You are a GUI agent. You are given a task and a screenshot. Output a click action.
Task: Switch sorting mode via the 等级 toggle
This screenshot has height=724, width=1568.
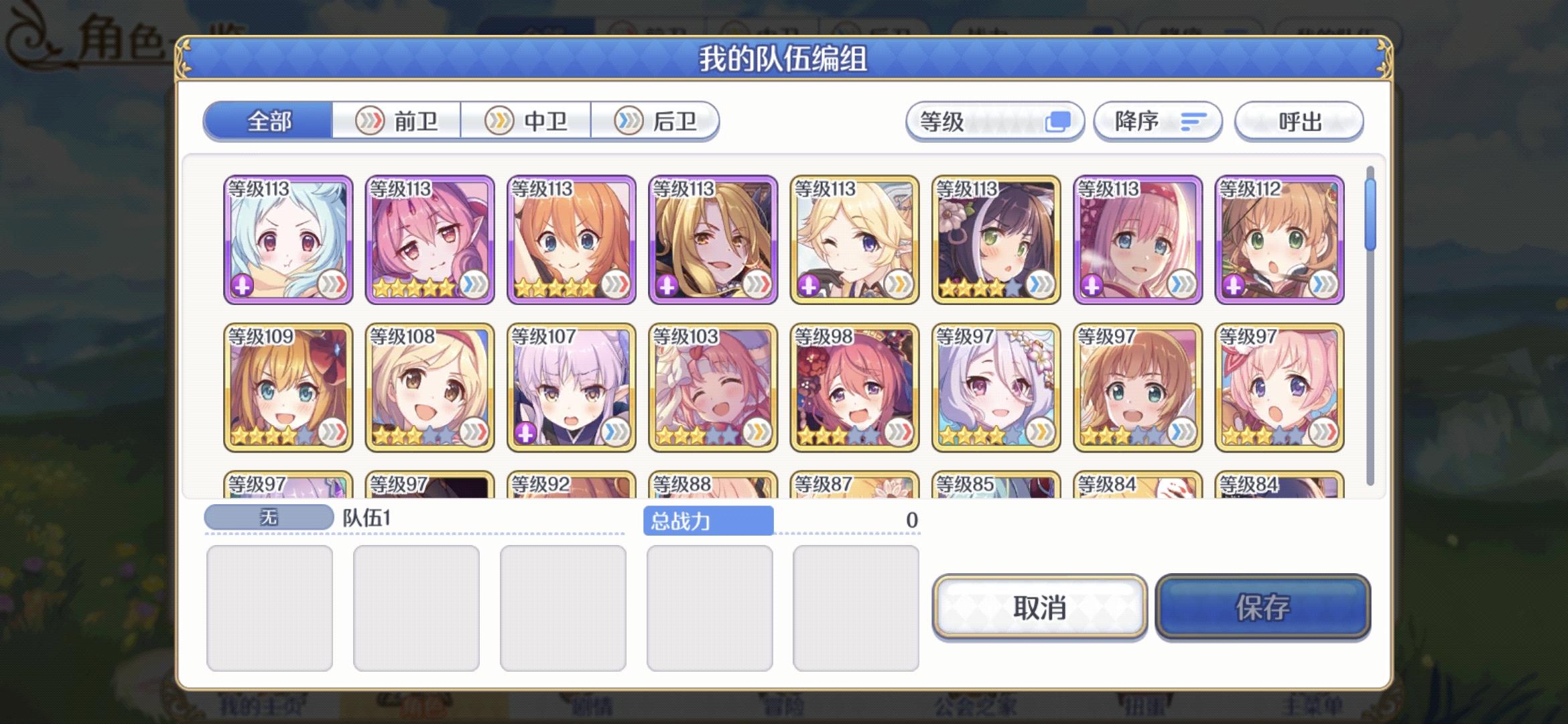(x=1059, y=121)
